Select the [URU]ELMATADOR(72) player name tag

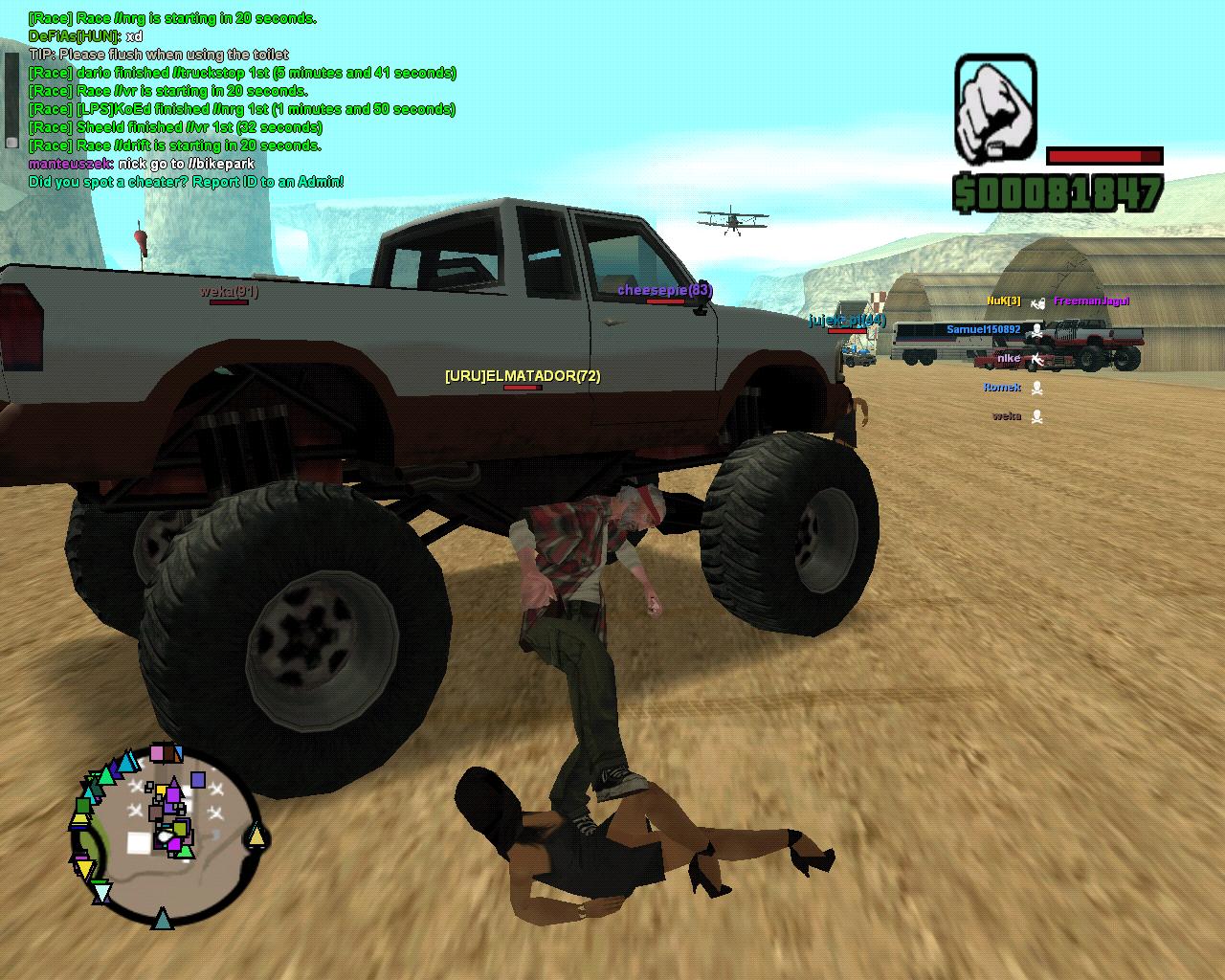click(x=523, y=376)
